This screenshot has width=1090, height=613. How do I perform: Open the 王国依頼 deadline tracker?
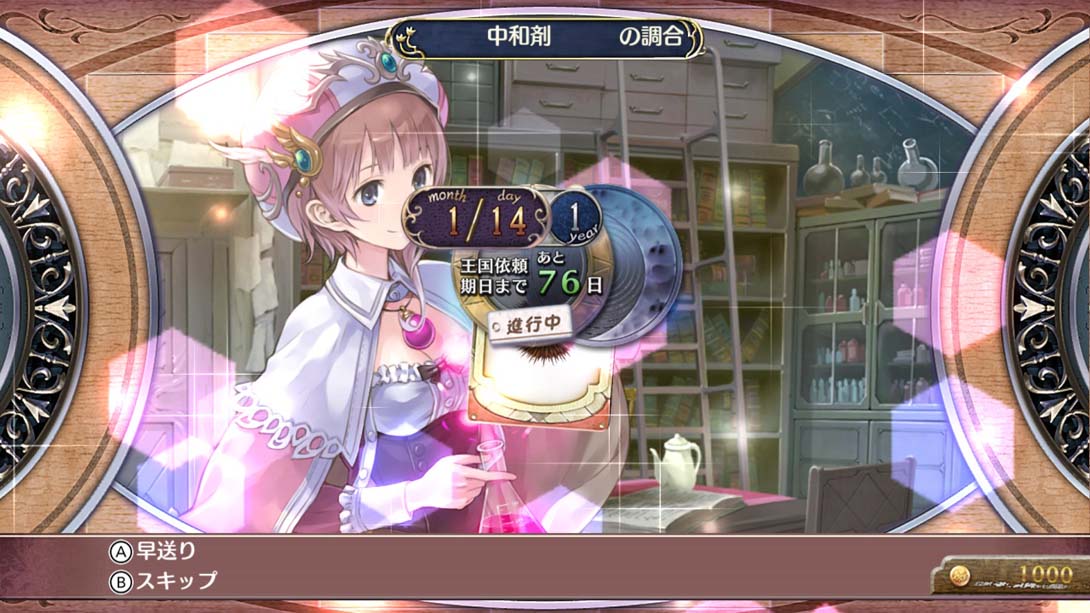pos(532,272)
